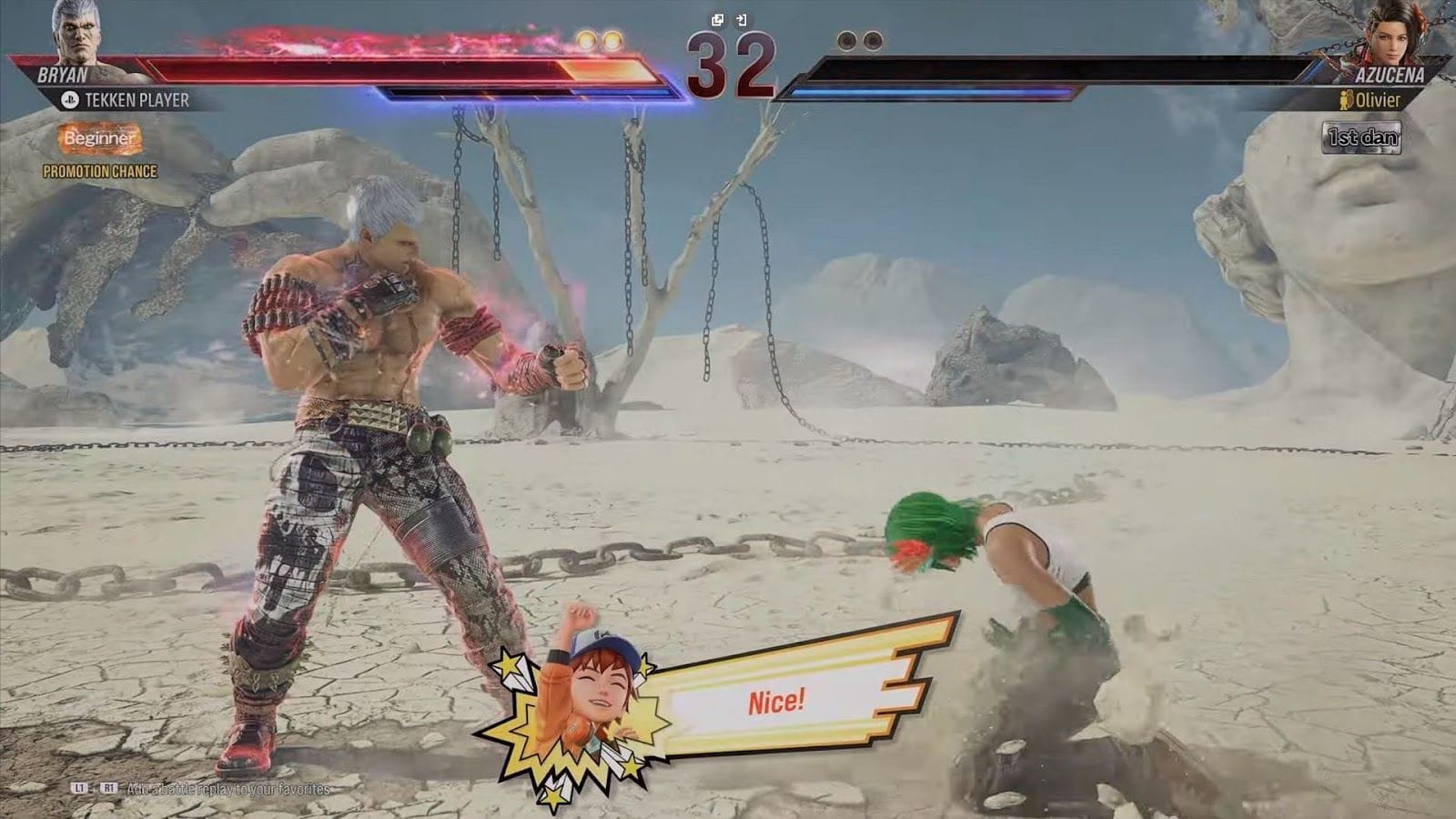Select the BRYAN name tab
Screen dimensions: 1456x819
(x=59, y=76)
